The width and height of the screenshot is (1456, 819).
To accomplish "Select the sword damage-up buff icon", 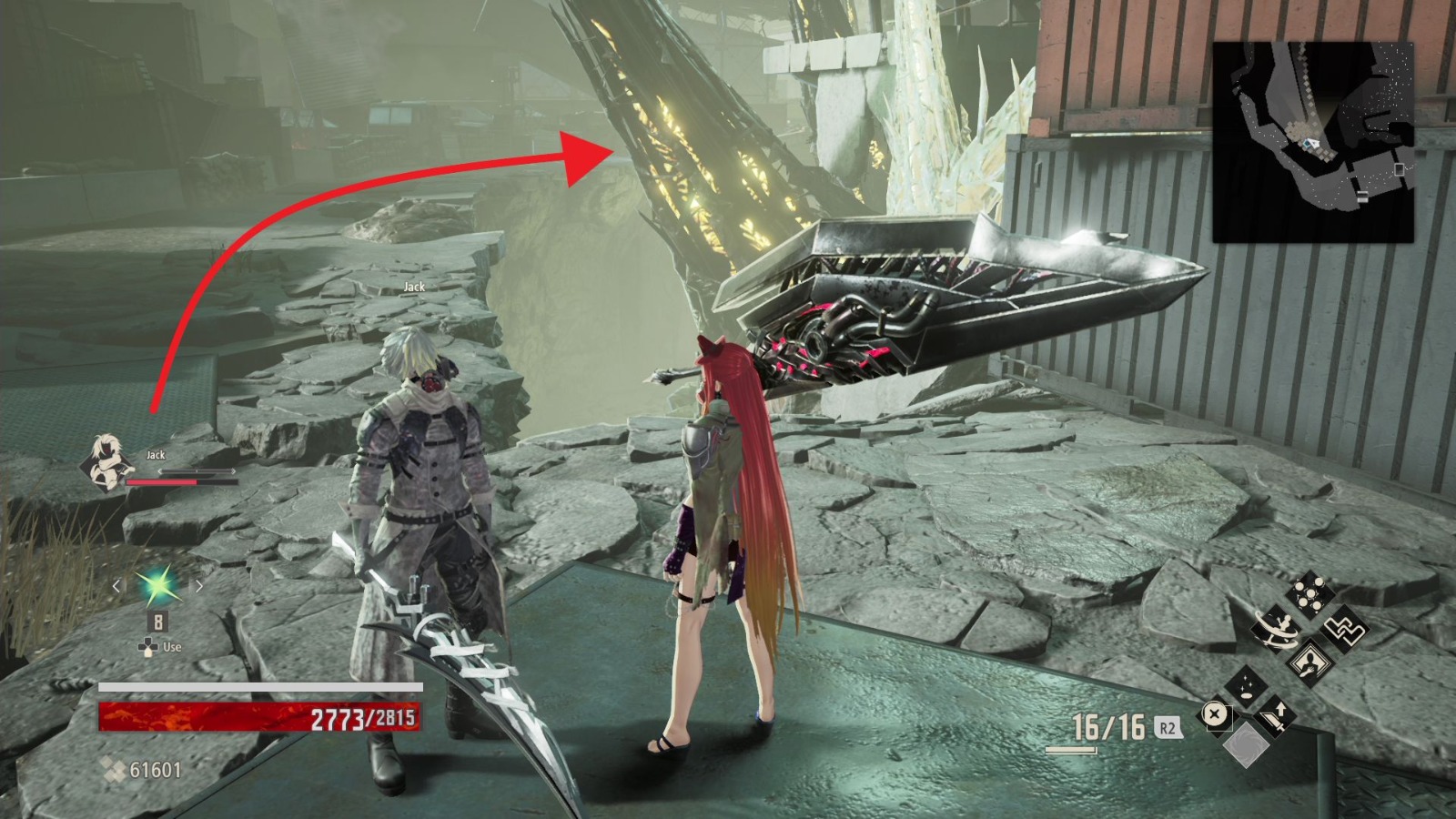I will [x=1277, y=717].
